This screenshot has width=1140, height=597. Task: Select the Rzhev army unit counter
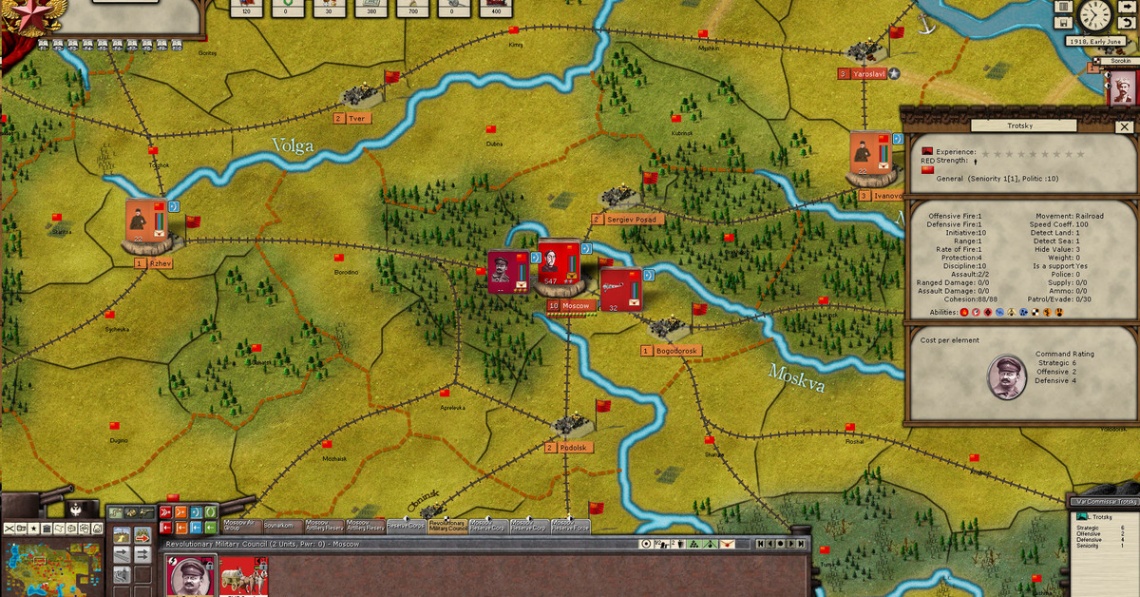click(149, 222)
